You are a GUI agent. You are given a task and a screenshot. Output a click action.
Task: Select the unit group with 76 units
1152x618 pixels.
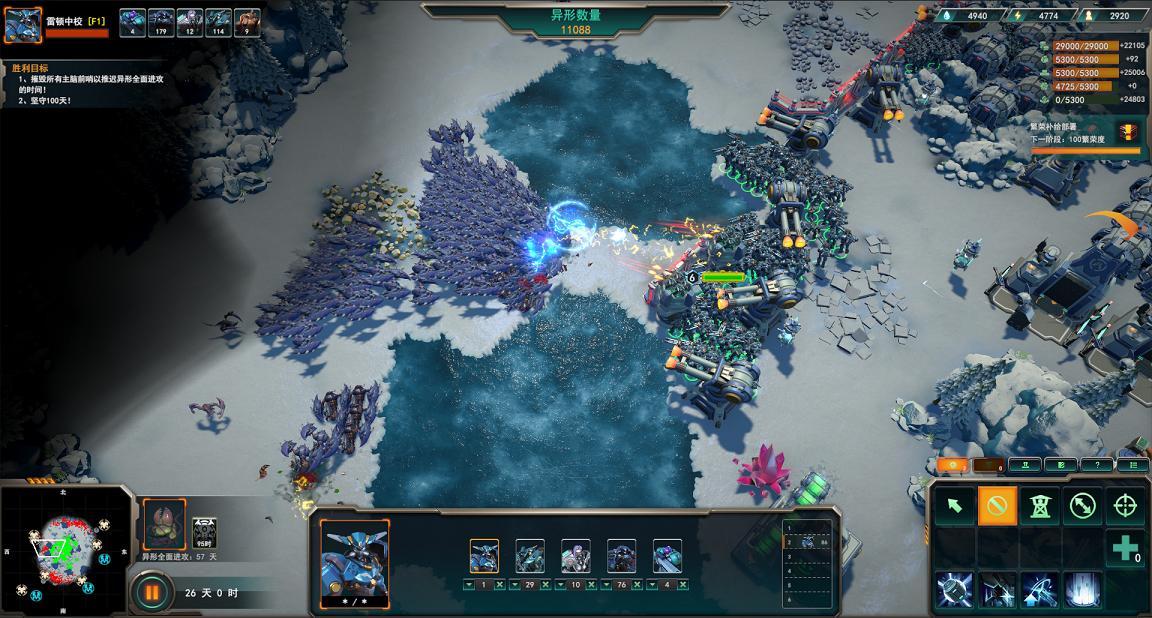pyautogui.click(x=621, y=556)
